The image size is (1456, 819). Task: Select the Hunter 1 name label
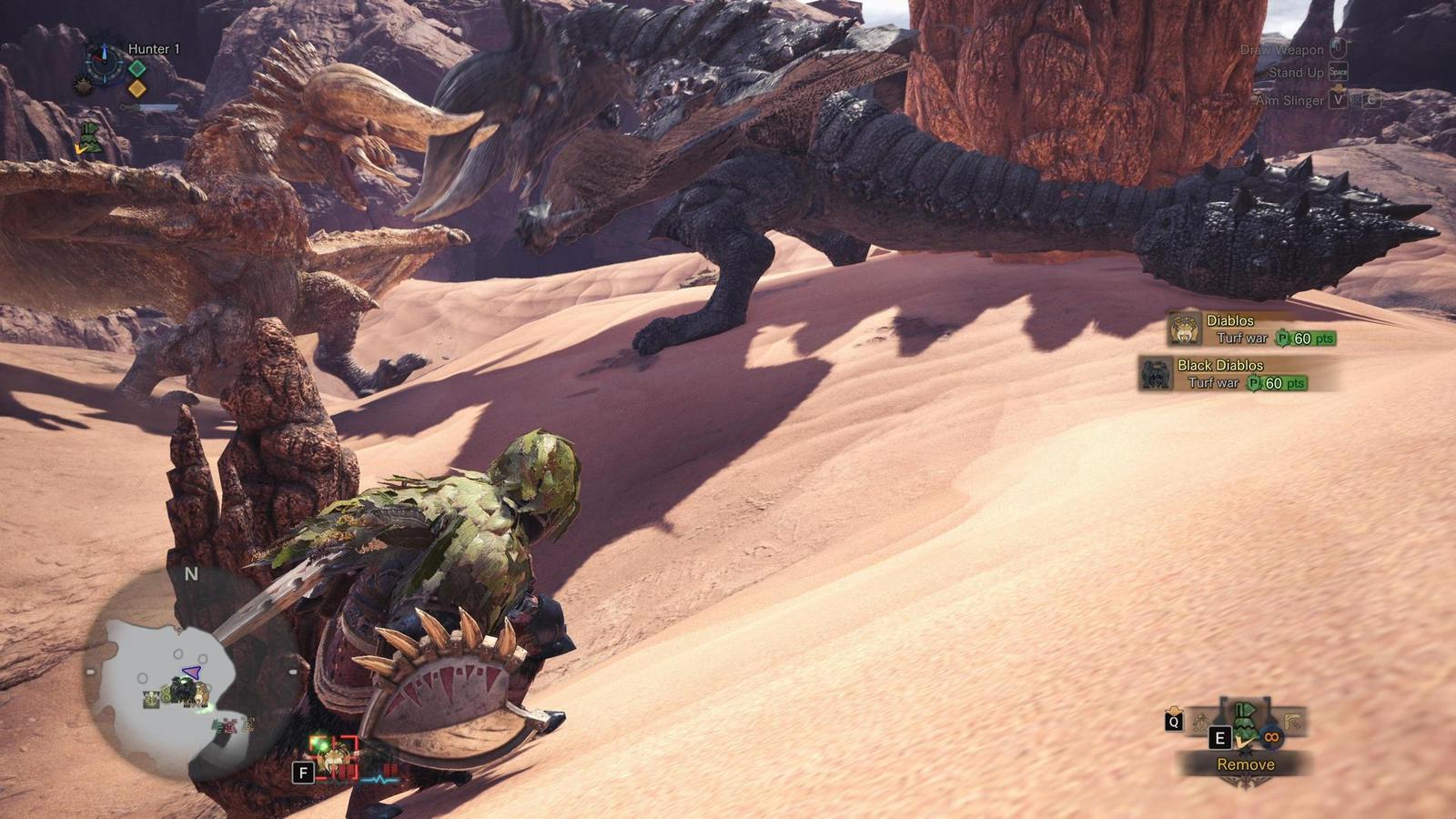click(154, 49)
